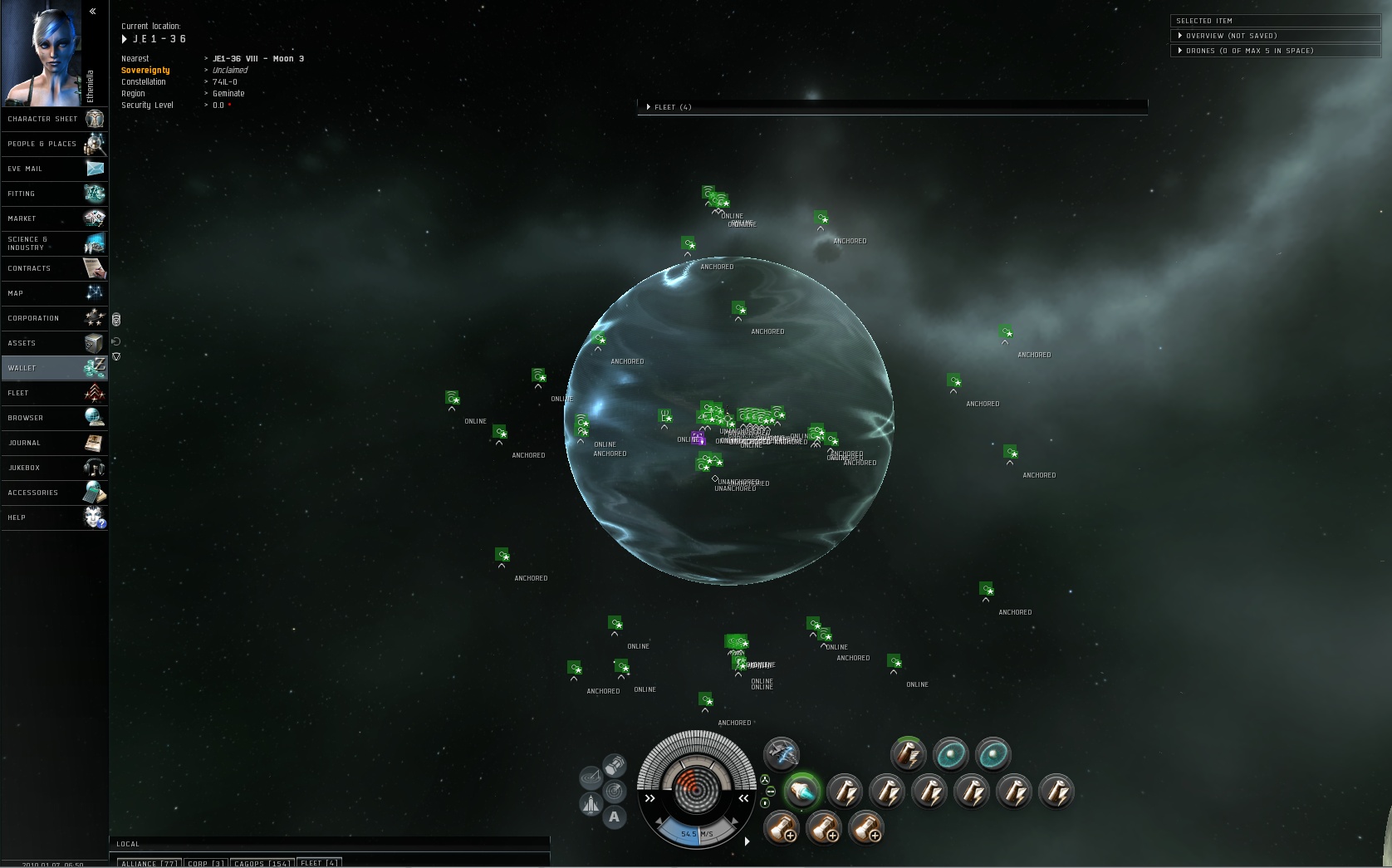Collapse the sidebar with the double-arrow button

[x=93, y=12]
